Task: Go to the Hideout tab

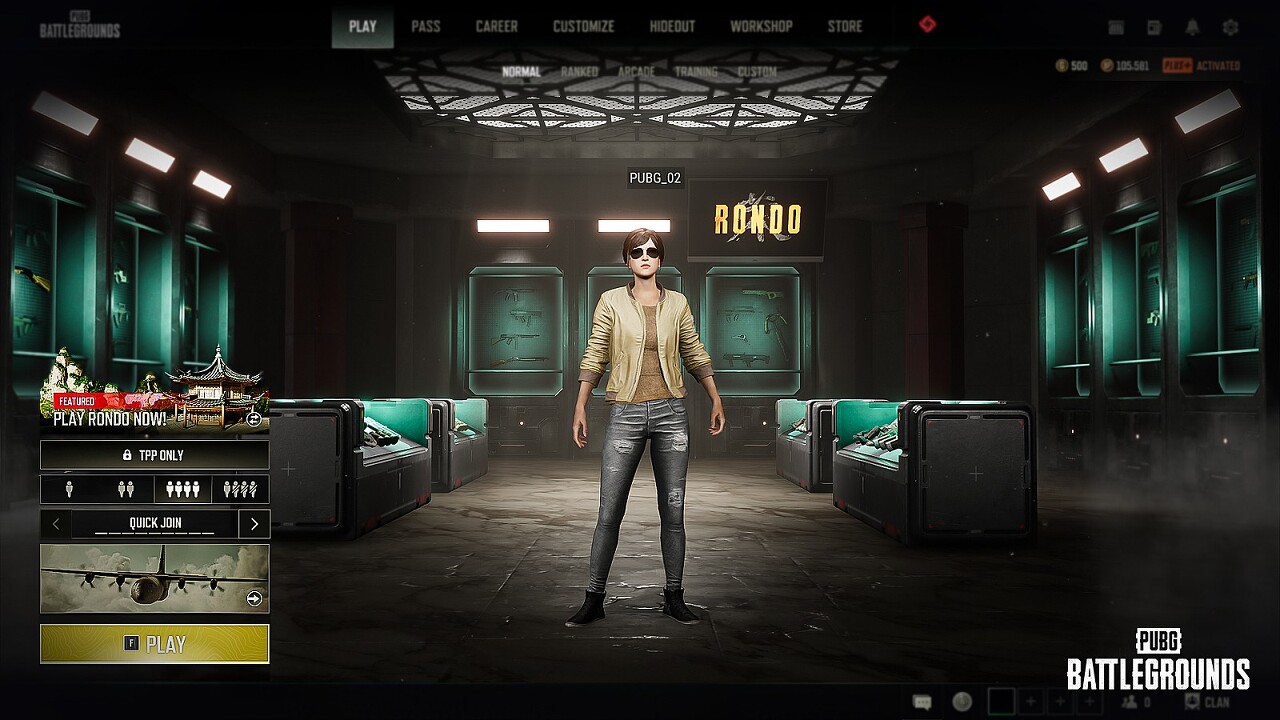Action: pos(672,26)
